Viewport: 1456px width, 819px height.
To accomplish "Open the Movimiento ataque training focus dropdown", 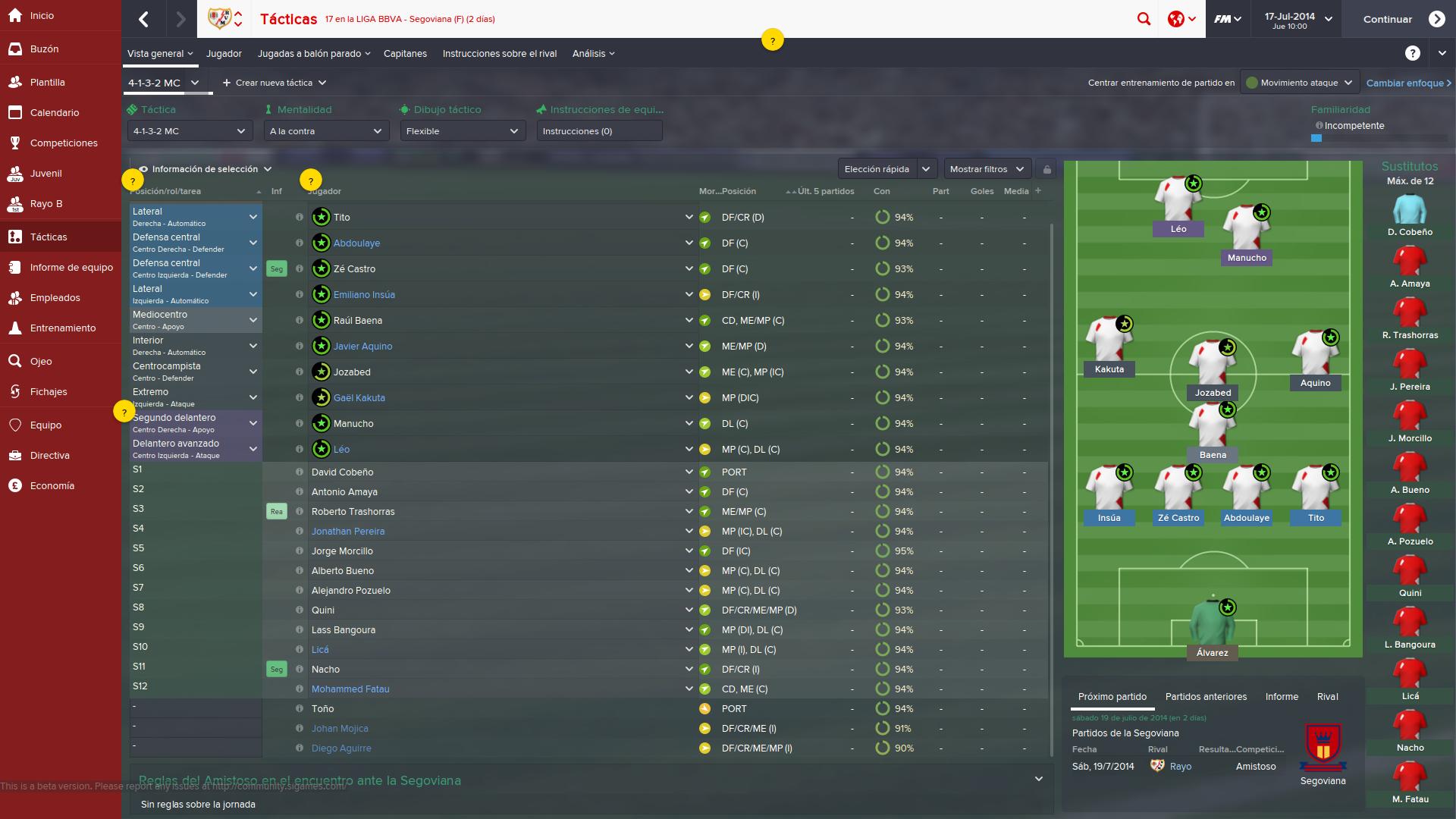I will point(1298,82).
